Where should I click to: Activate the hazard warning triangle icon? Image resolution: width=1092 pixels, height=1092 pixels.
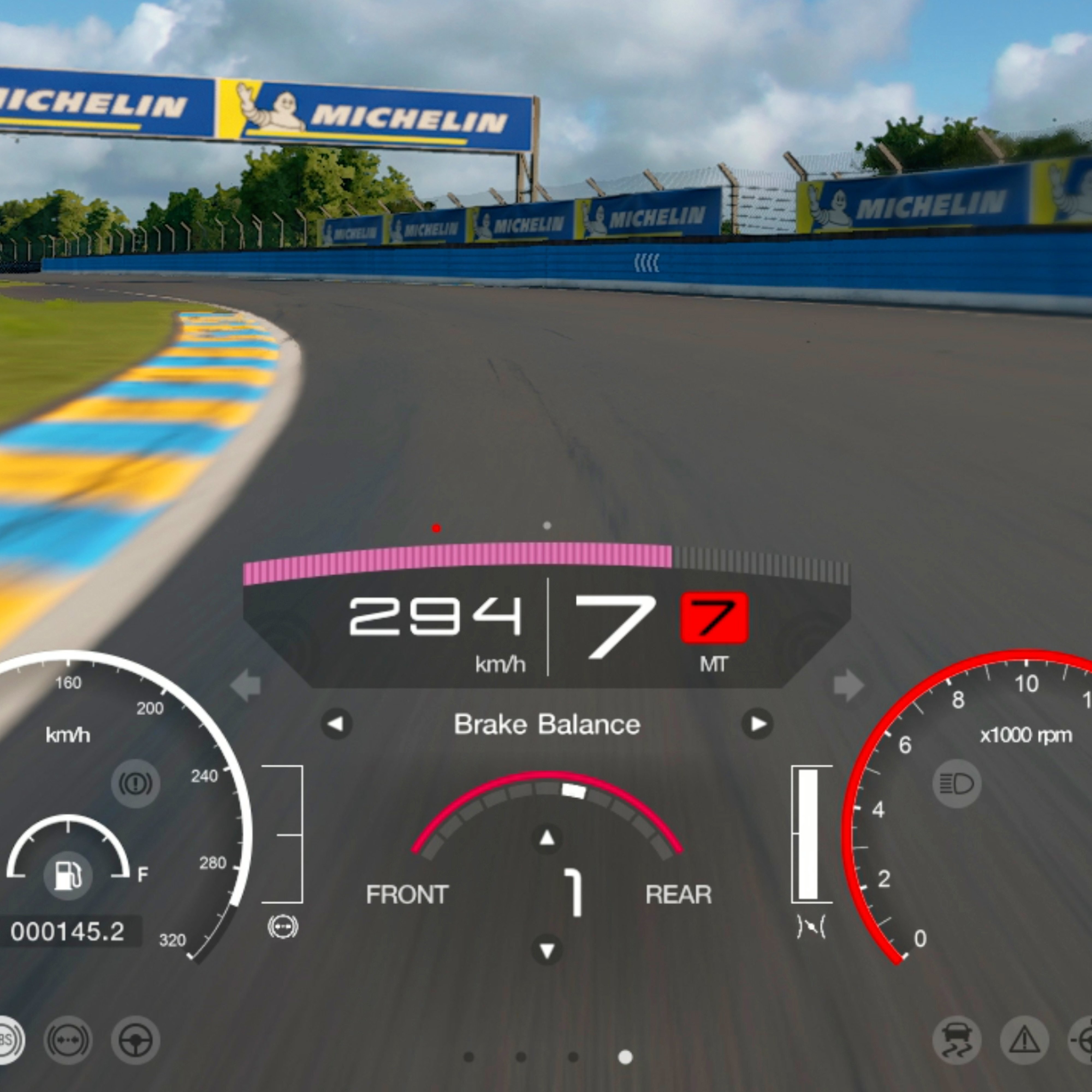[x=1024, y=1041]
